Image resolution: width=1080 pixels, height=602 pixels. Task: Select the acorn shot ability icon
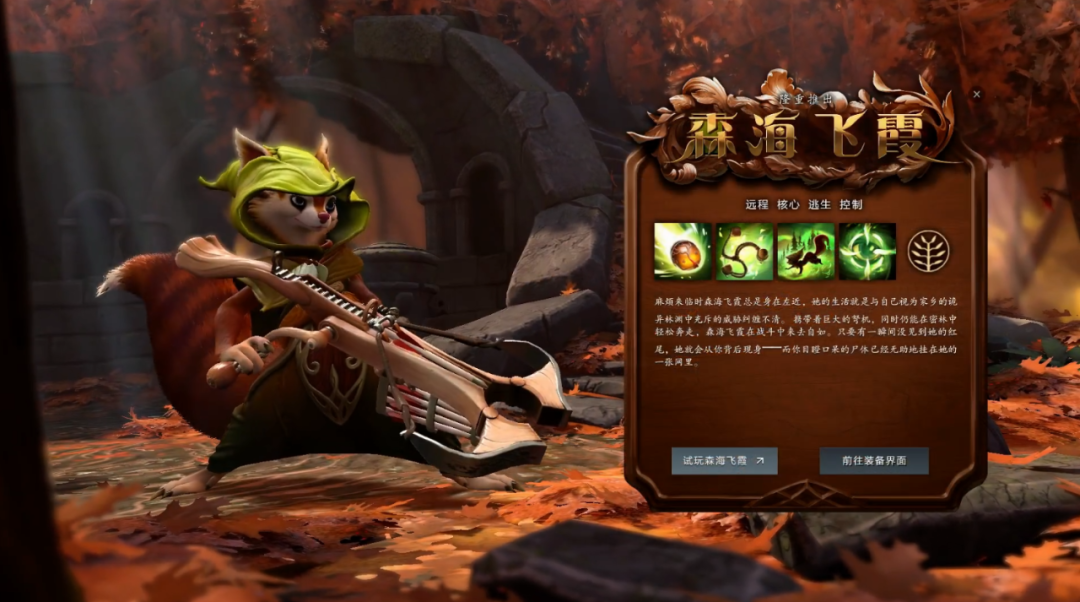pos(683,251)
